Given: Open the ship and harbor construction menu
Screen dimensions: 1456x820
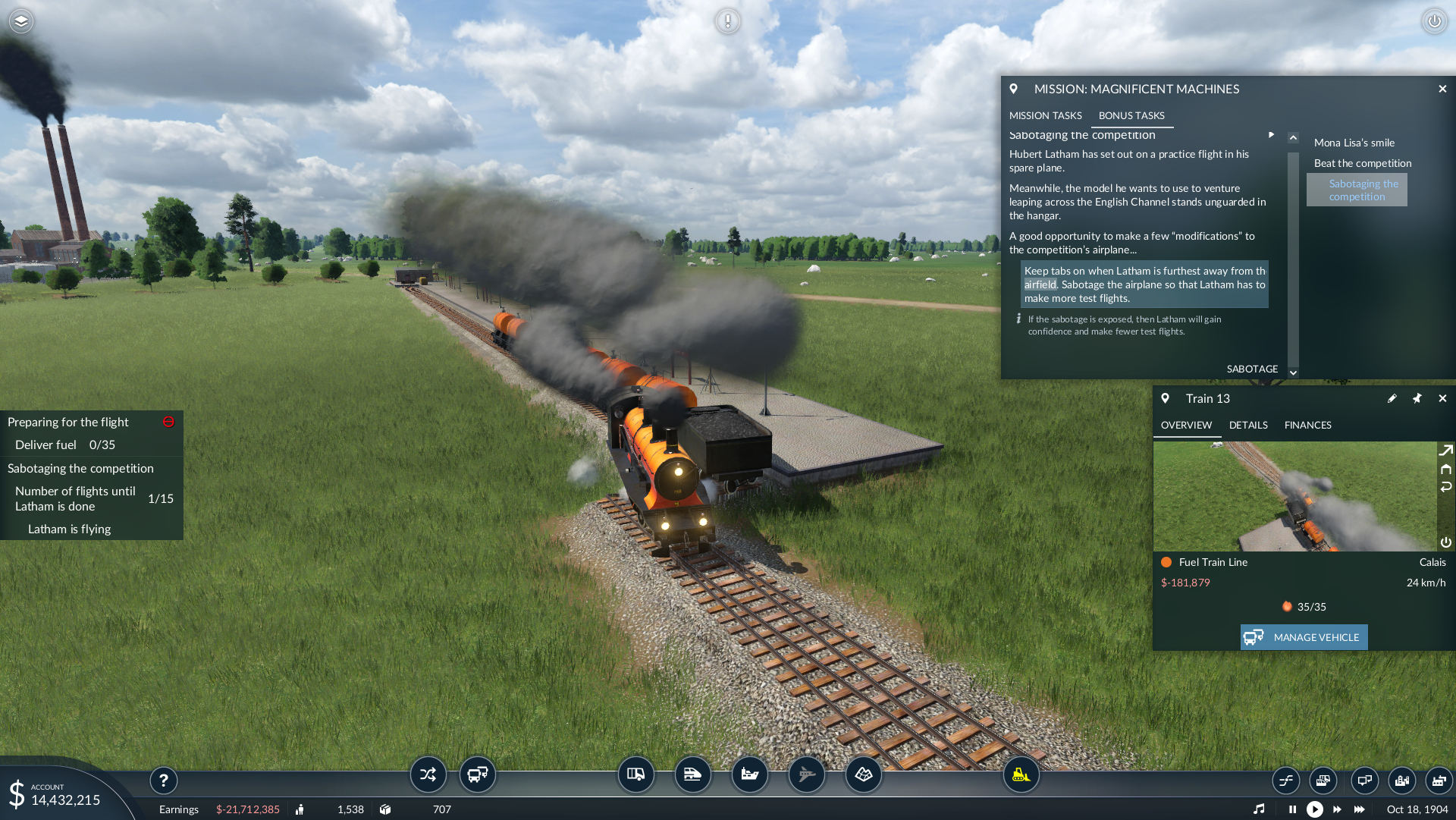Looking at the screenshot, I should [749, 774].
